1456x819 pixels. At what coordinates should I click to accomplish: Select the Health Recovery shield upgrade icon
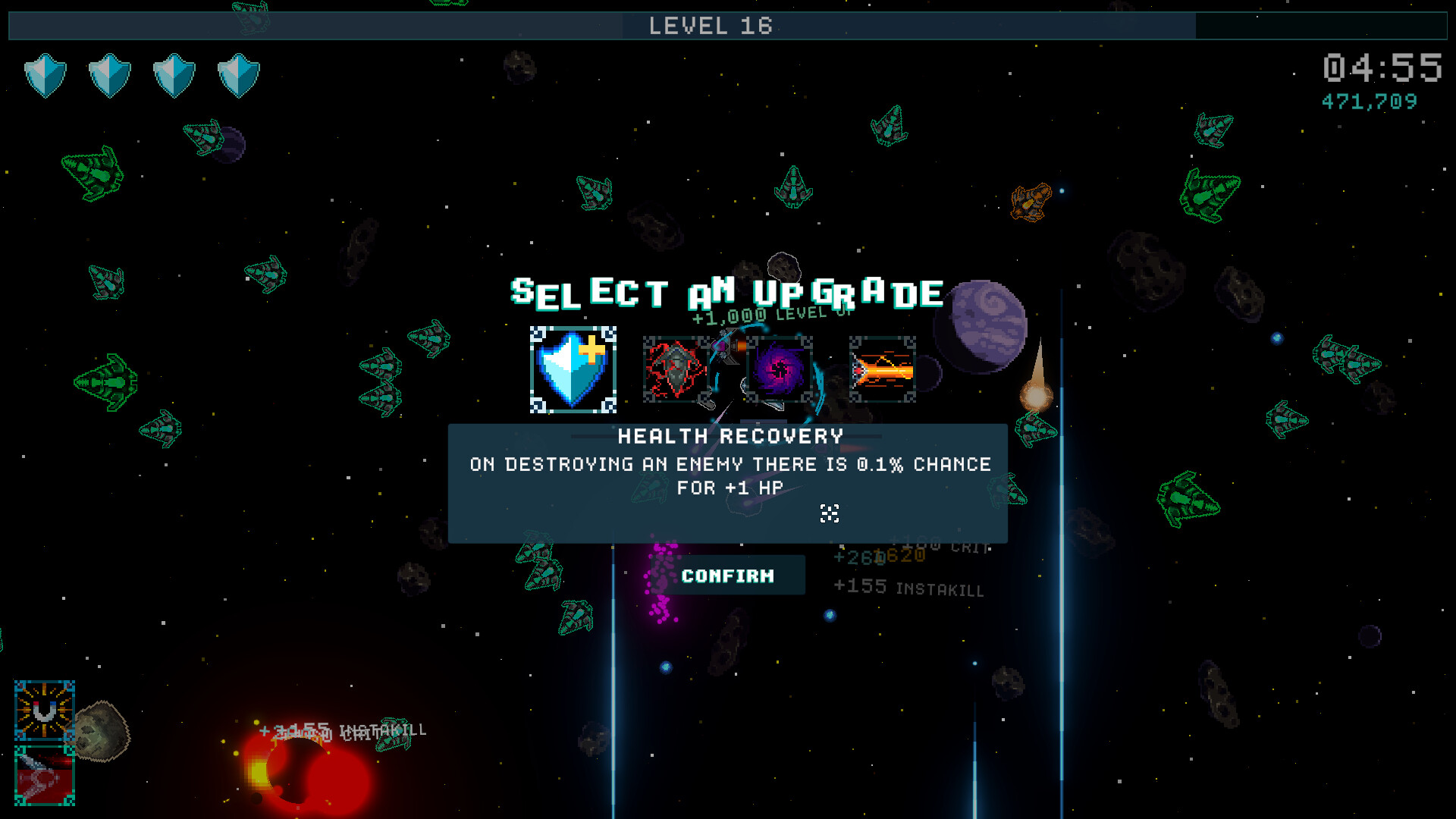pos(573,370)
